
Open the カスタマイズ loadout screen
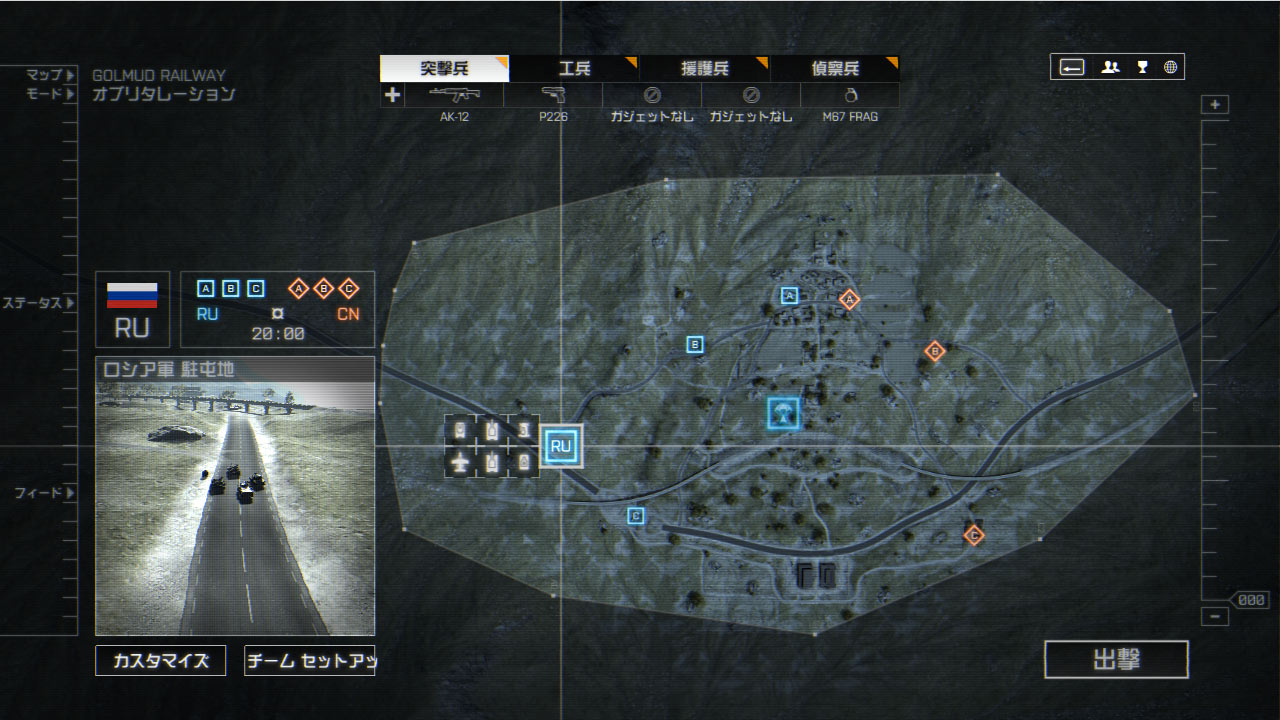tap(161, 660)
